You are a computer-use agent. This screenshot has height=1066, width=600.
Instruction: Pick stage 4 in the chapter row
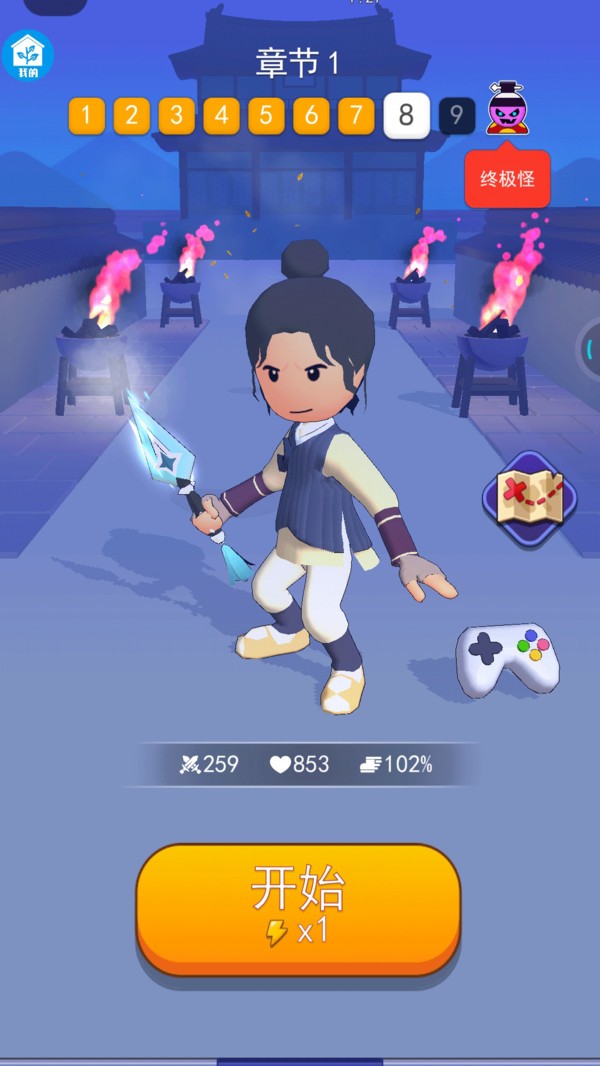click(x=221, y=116)
